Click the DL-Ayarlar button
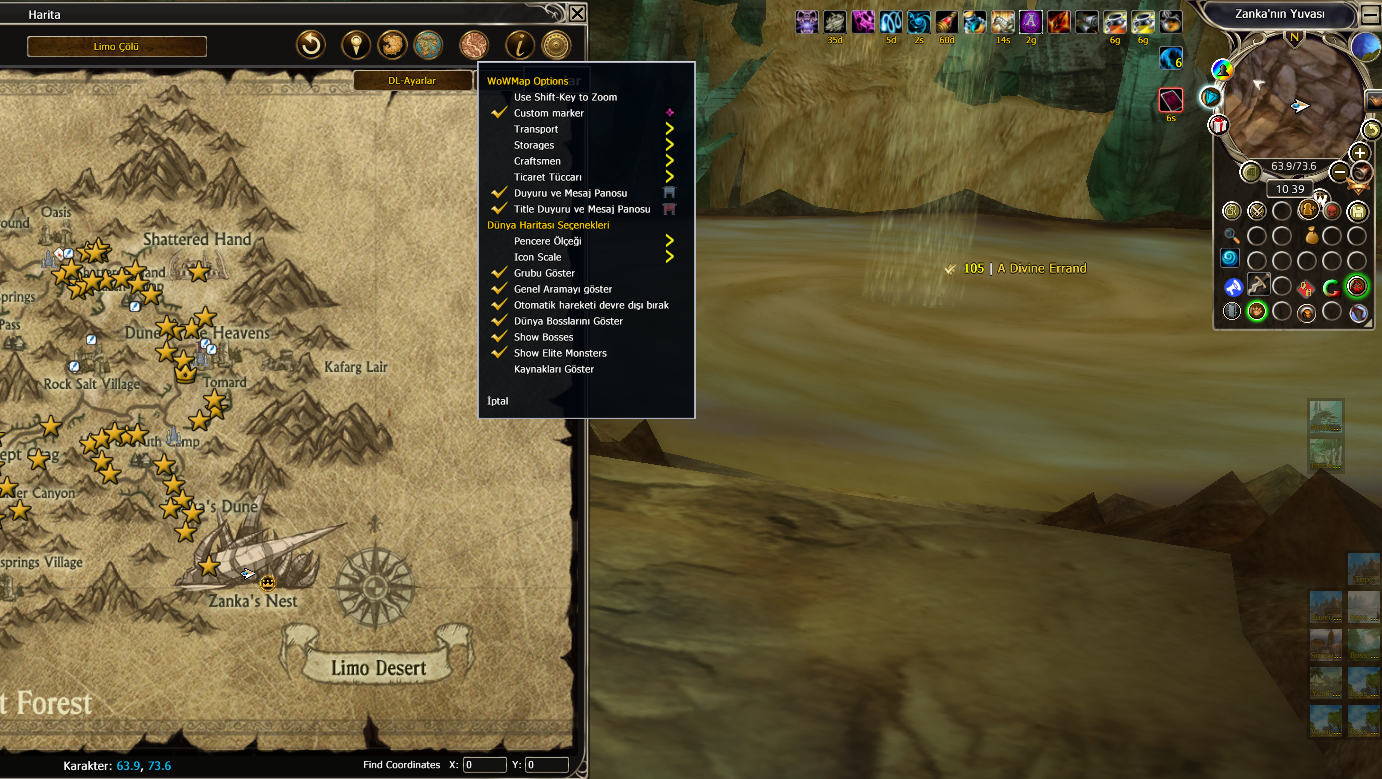Image resolution: width=1382 pixels, height=779 pixels. [412, 81]
